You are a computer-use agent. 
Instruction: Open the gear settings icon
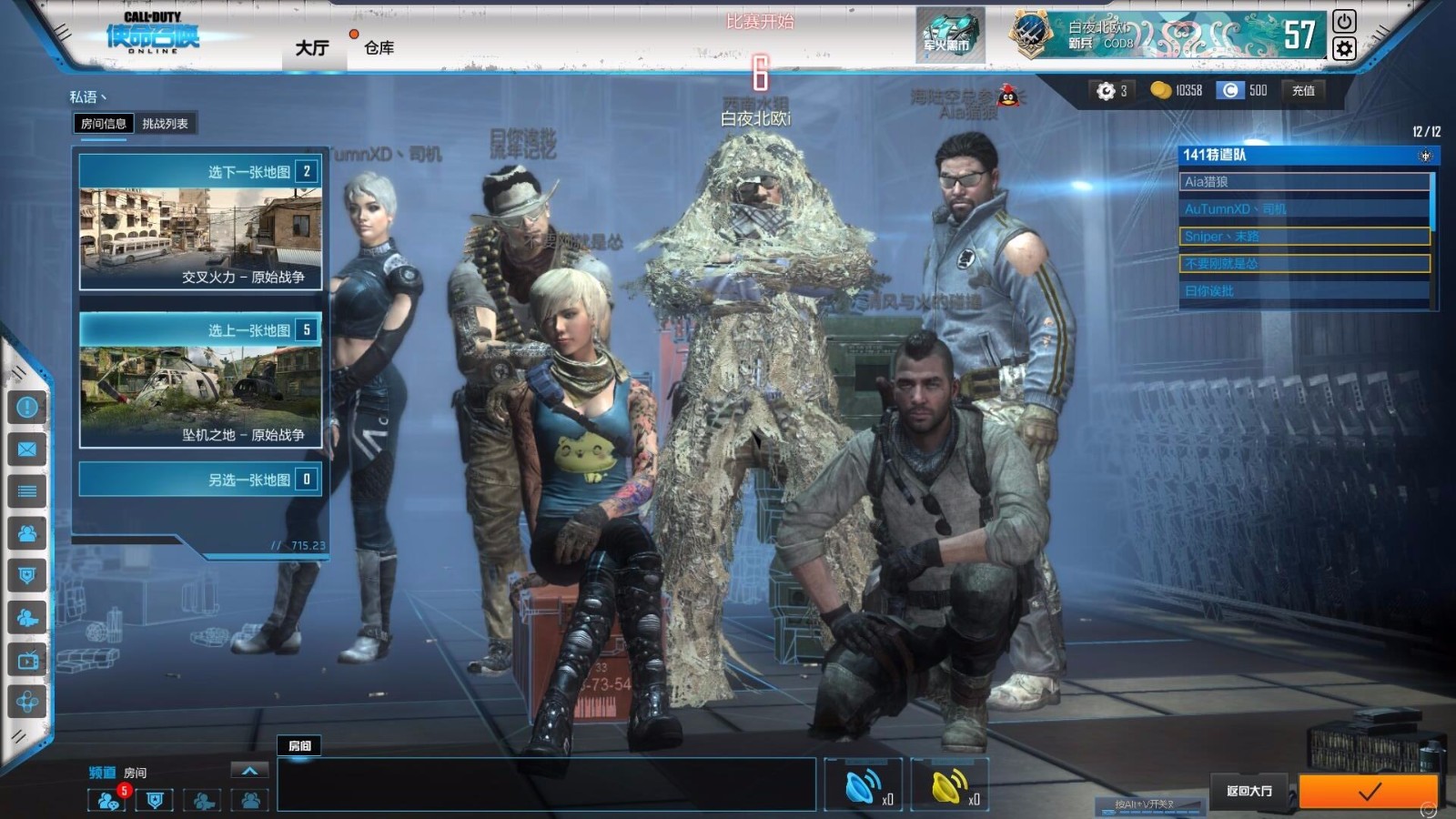point(1344,48)
